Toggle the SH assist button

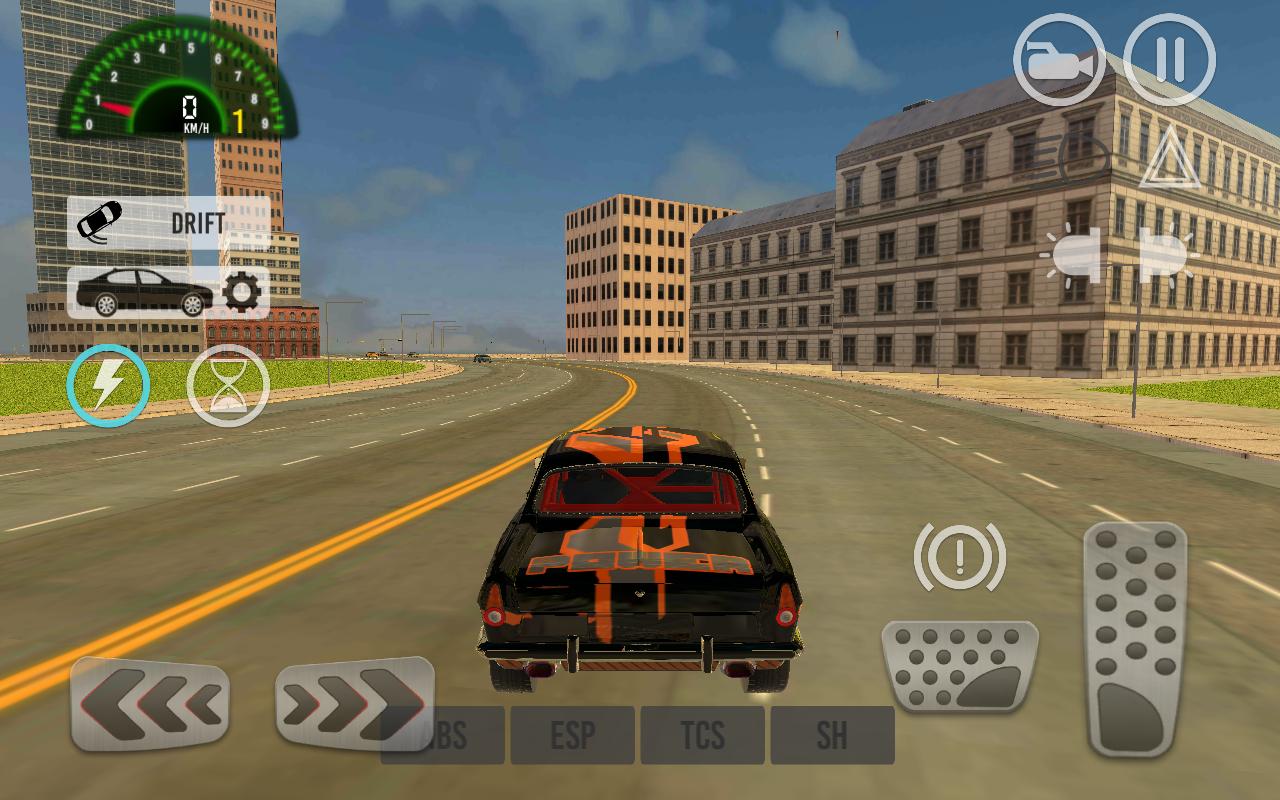point(832,736)
